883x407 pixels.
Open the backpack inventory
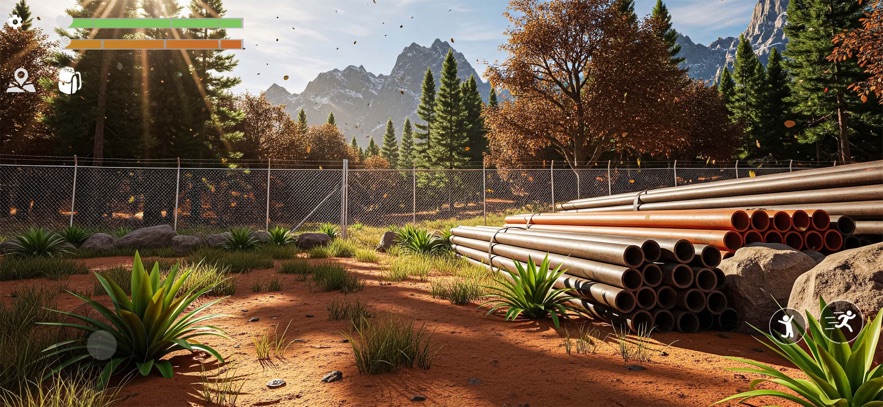tap(69, 81)
